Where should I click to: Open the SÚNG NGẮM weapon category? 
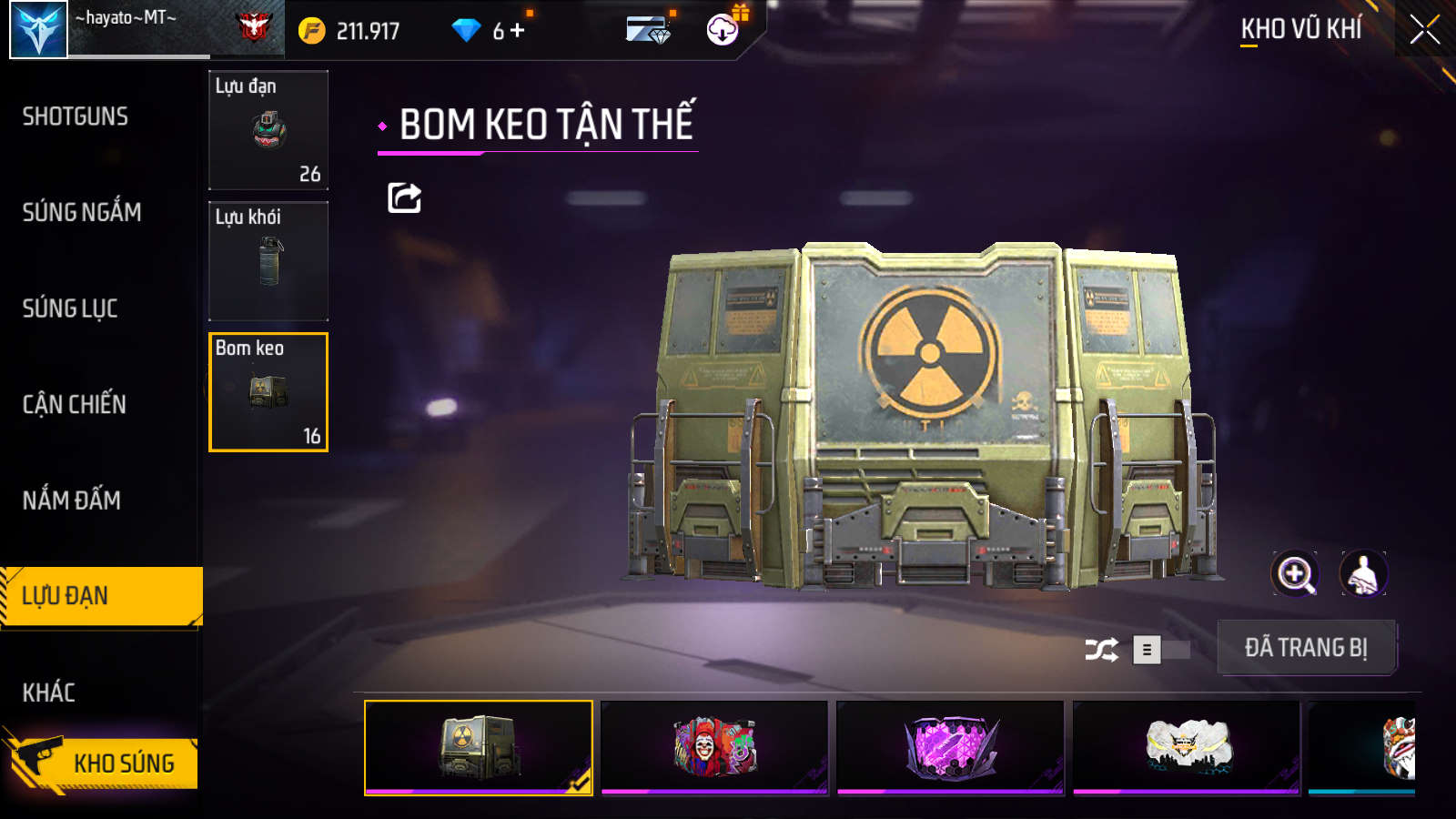(x=82, y=212)
